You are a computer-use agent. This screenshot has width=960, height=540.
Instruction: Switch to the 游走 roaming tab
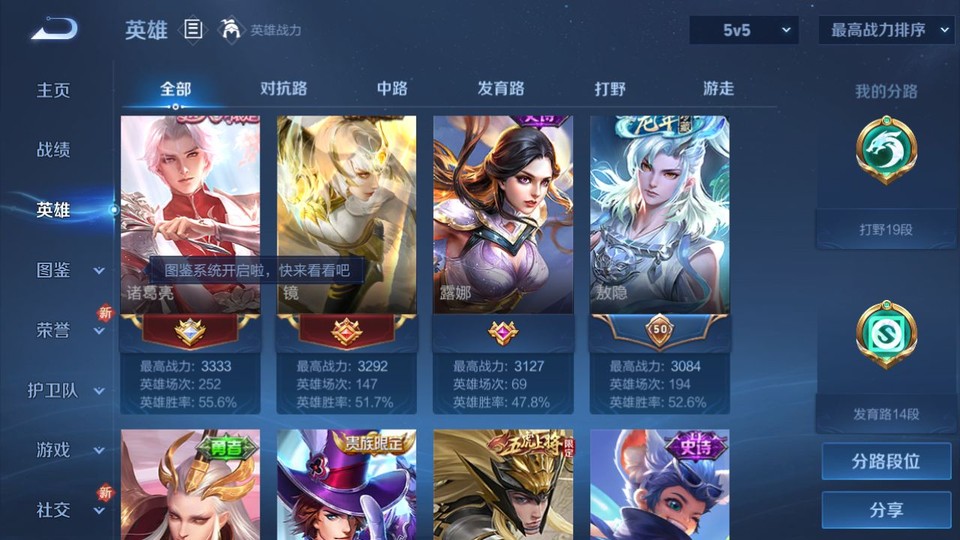click(718, 88)
